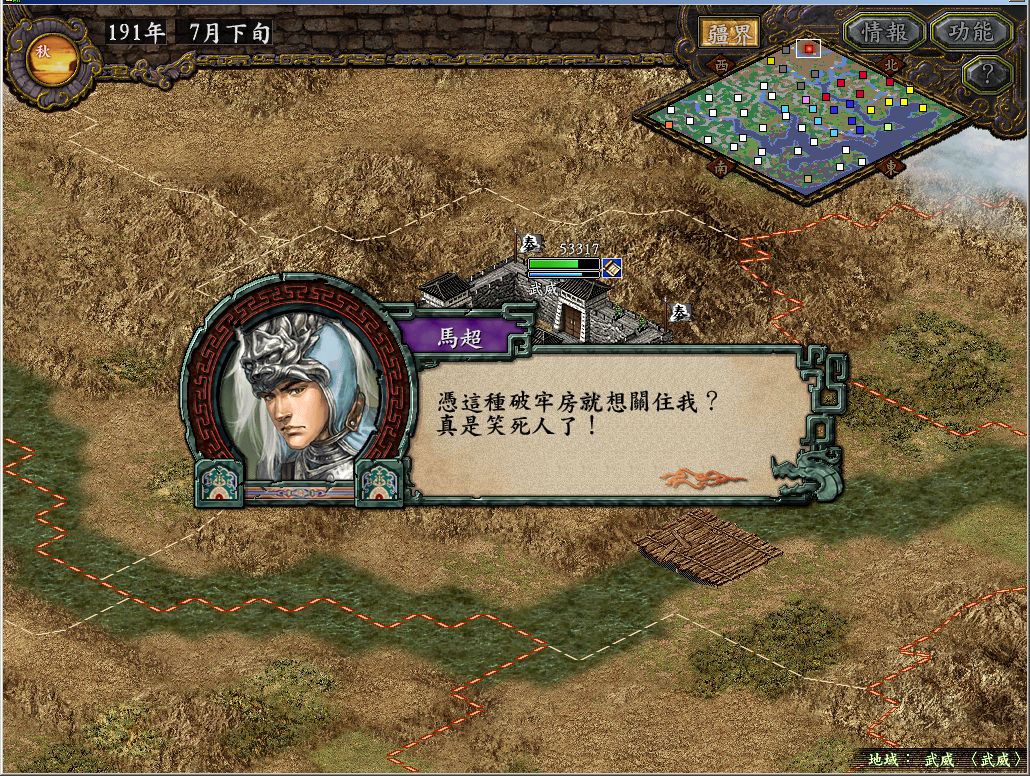Screen dimensions: 1030x776
Task: Open the 情報 information menu
Action: point(883,32)
